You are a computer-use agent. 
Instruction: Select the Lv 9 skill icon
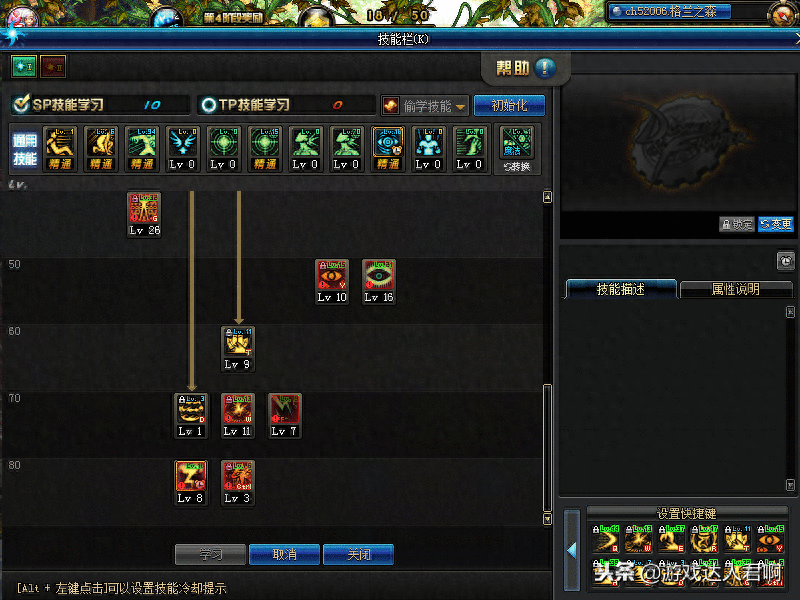coord(238,343)
